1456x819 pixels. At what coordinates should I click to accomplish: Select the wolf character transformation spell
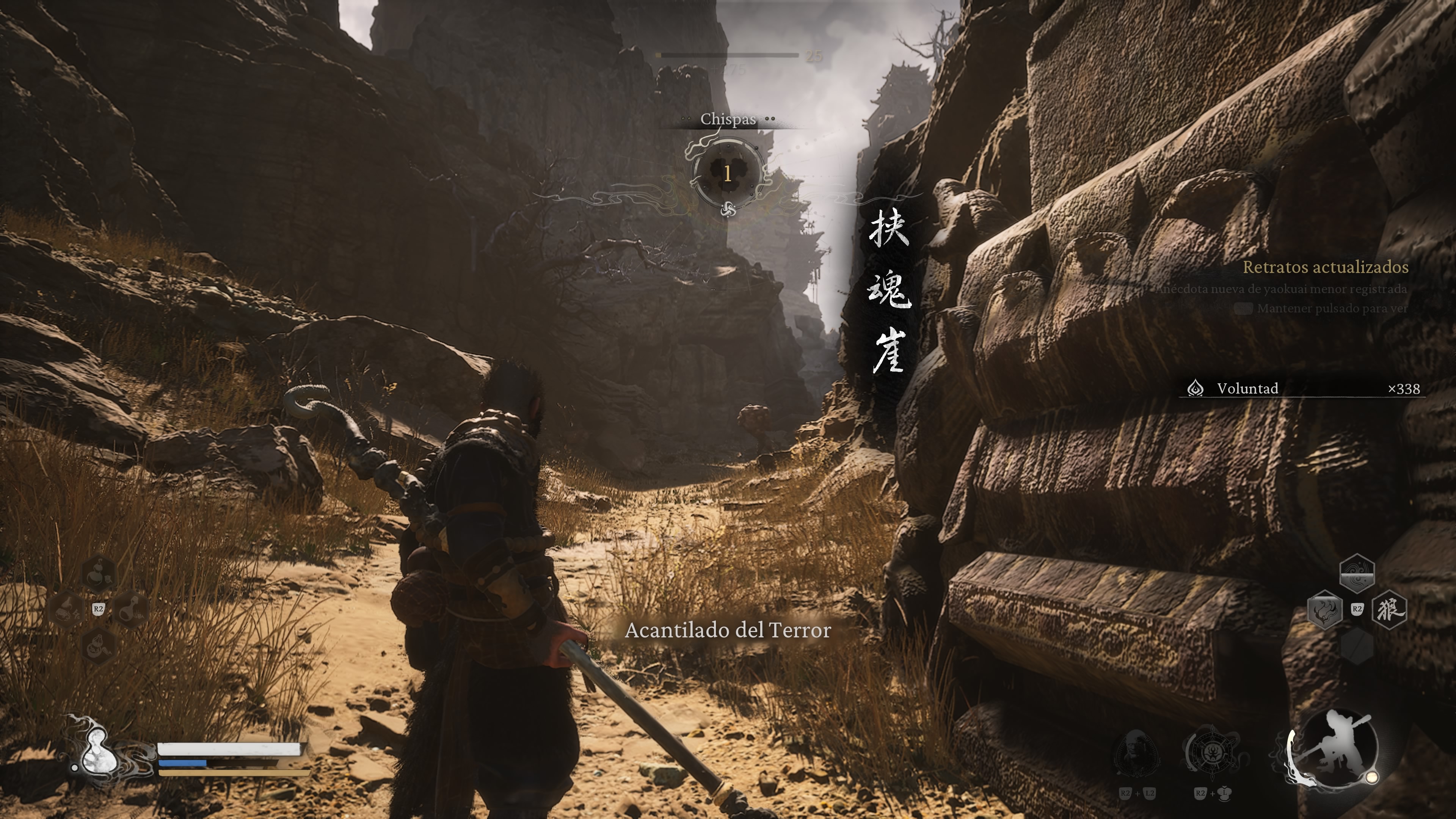click(x=1389, y=609)
